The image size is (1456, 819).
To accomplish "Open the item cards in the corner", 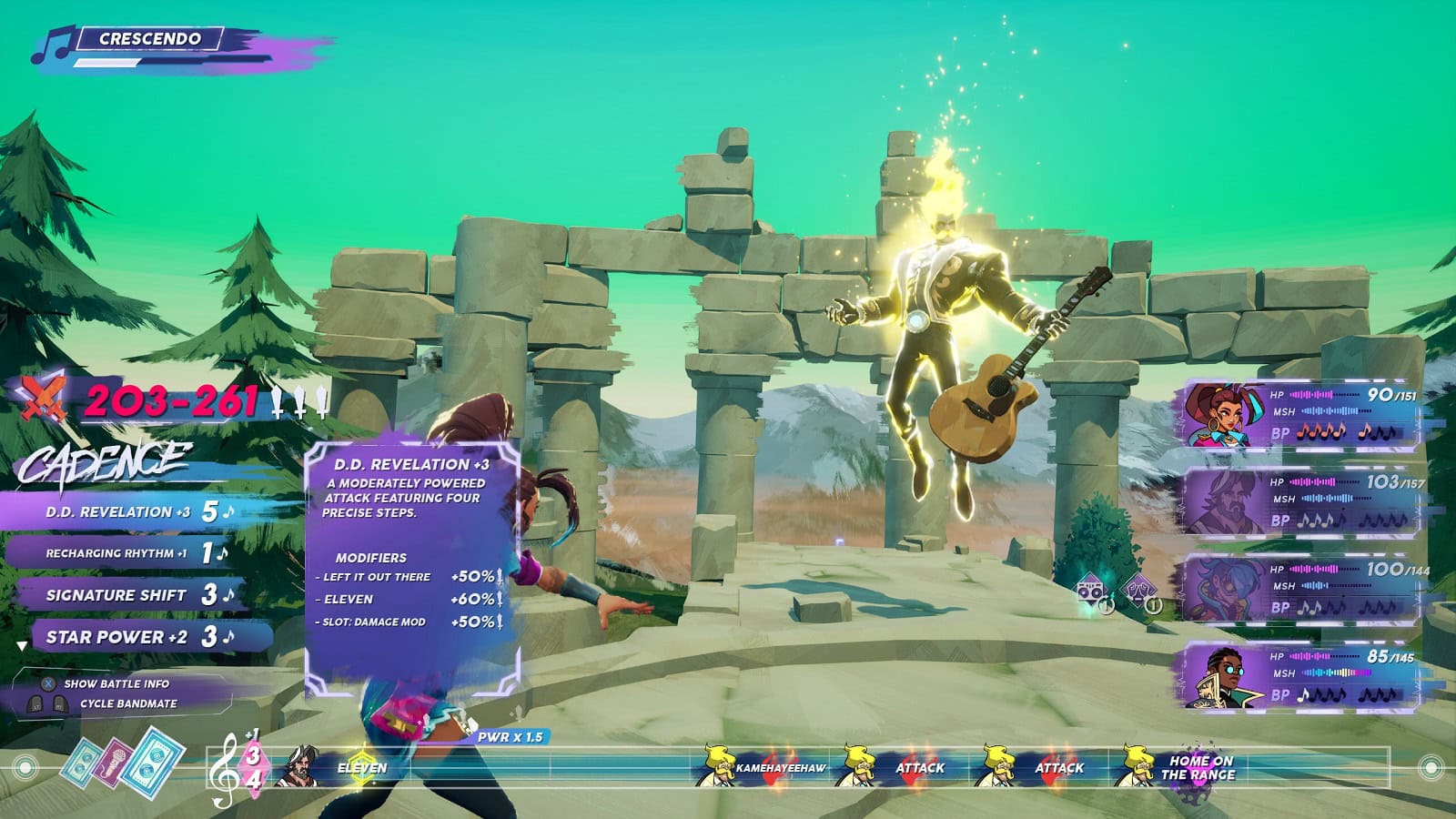I will pyautogui.click(x=123, y=761).
